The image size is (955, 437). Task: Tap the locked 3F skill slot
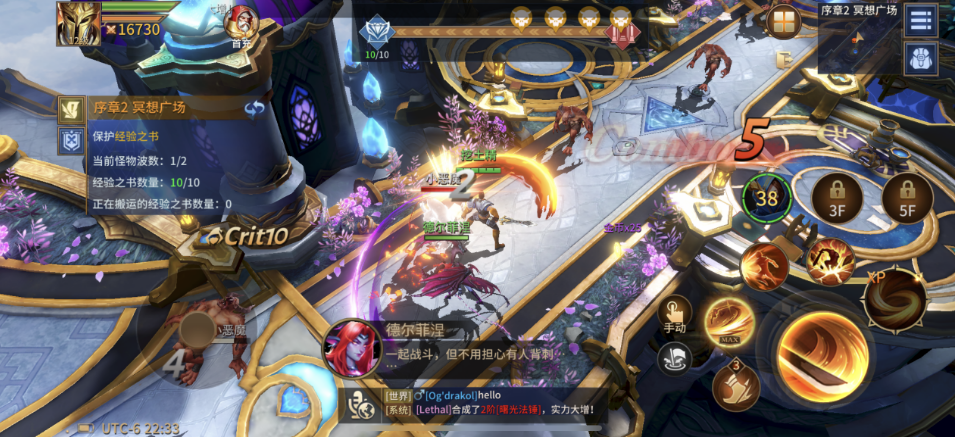coord(838,199)
